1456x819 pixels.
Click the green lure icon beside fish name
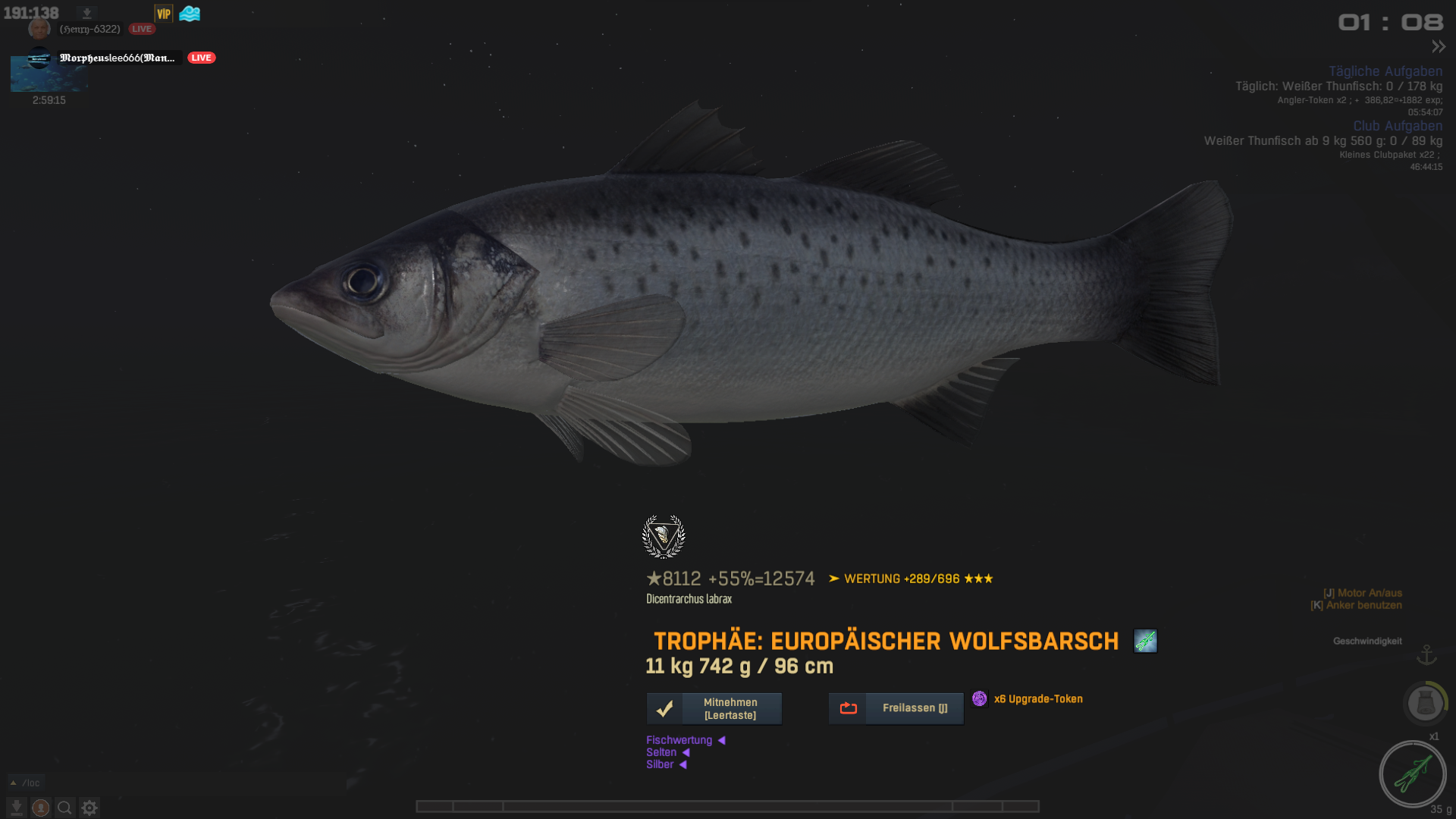click(1145, 641)
